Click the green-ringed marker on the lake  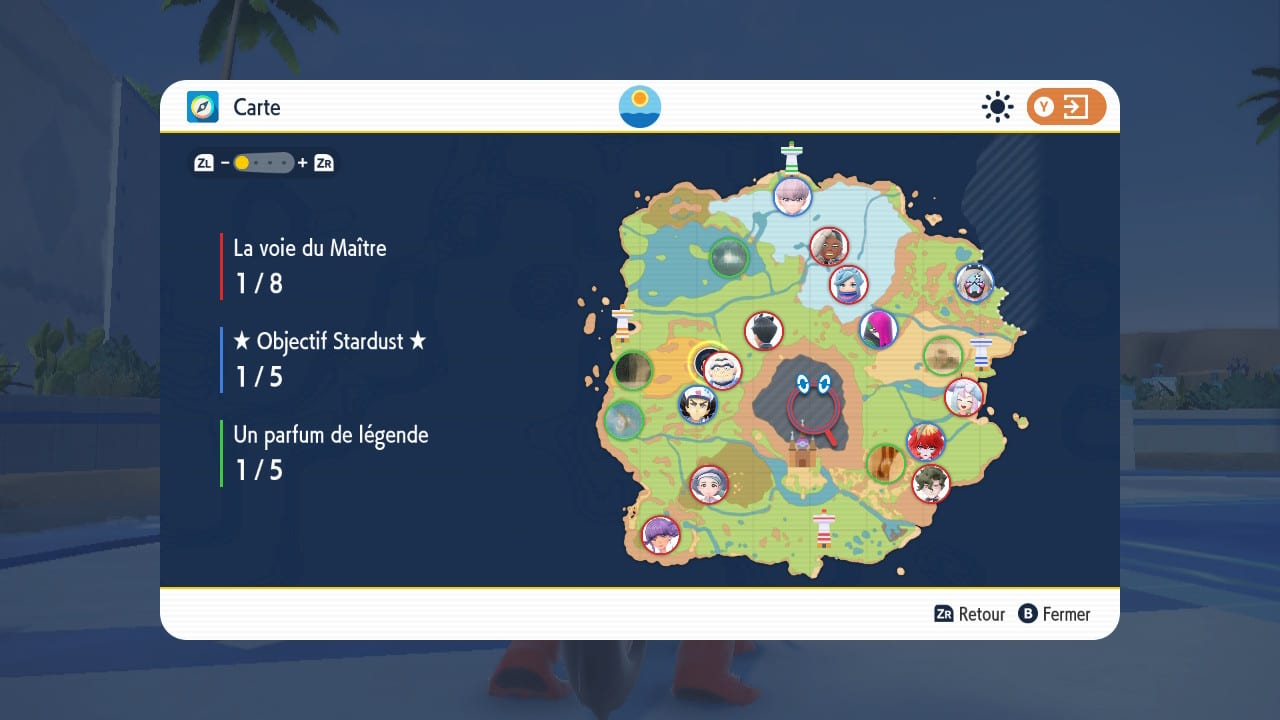click(x=729, y=258)
